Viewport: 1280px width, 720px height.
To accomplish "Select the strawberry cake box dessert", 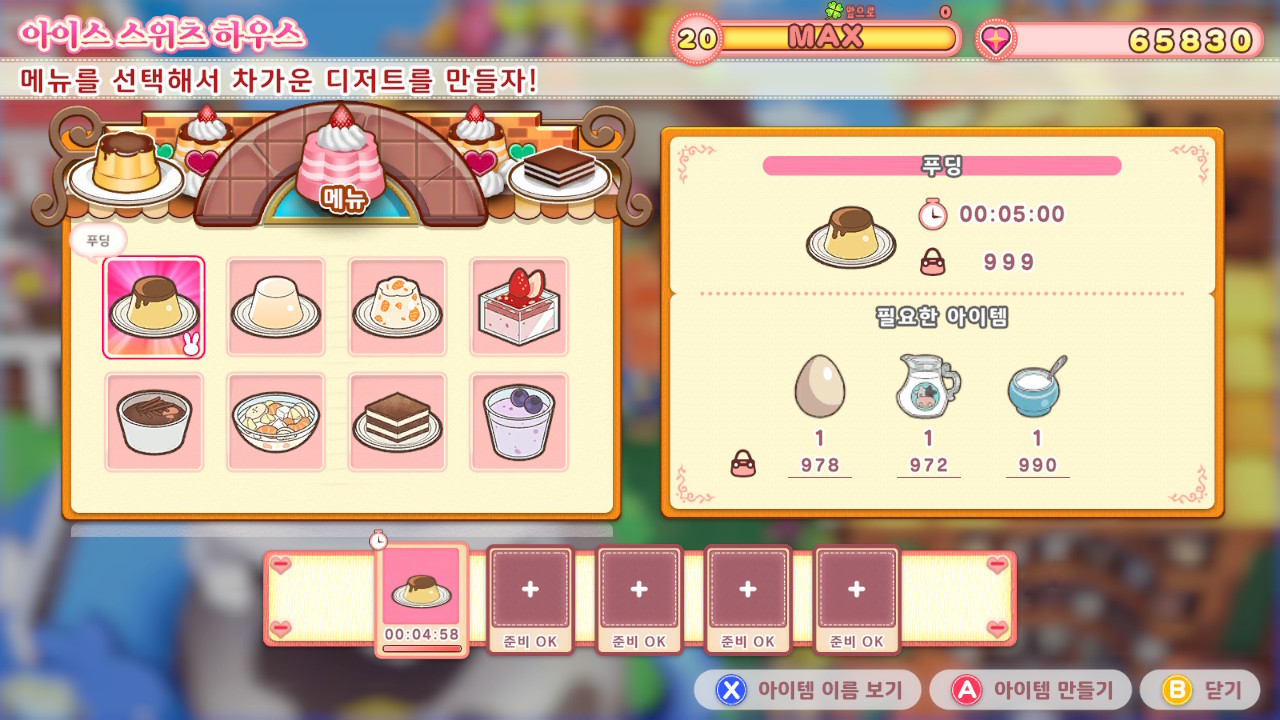I will point(519,306).
